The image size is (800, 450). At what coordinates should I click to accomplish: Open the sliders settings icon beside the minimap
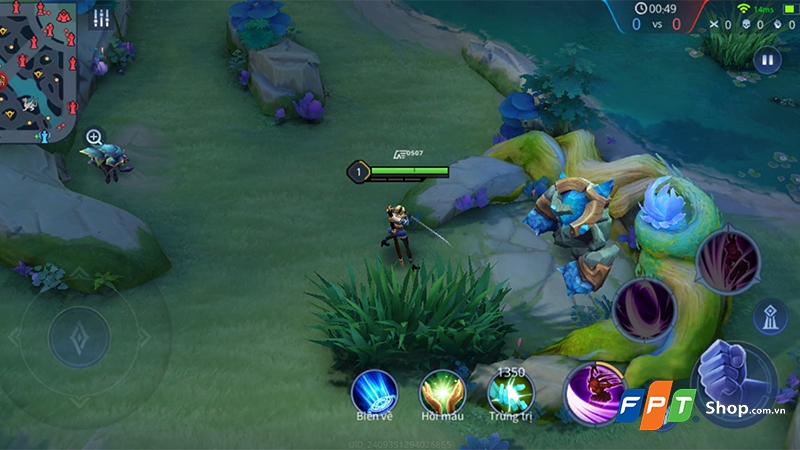coord(100,18)
